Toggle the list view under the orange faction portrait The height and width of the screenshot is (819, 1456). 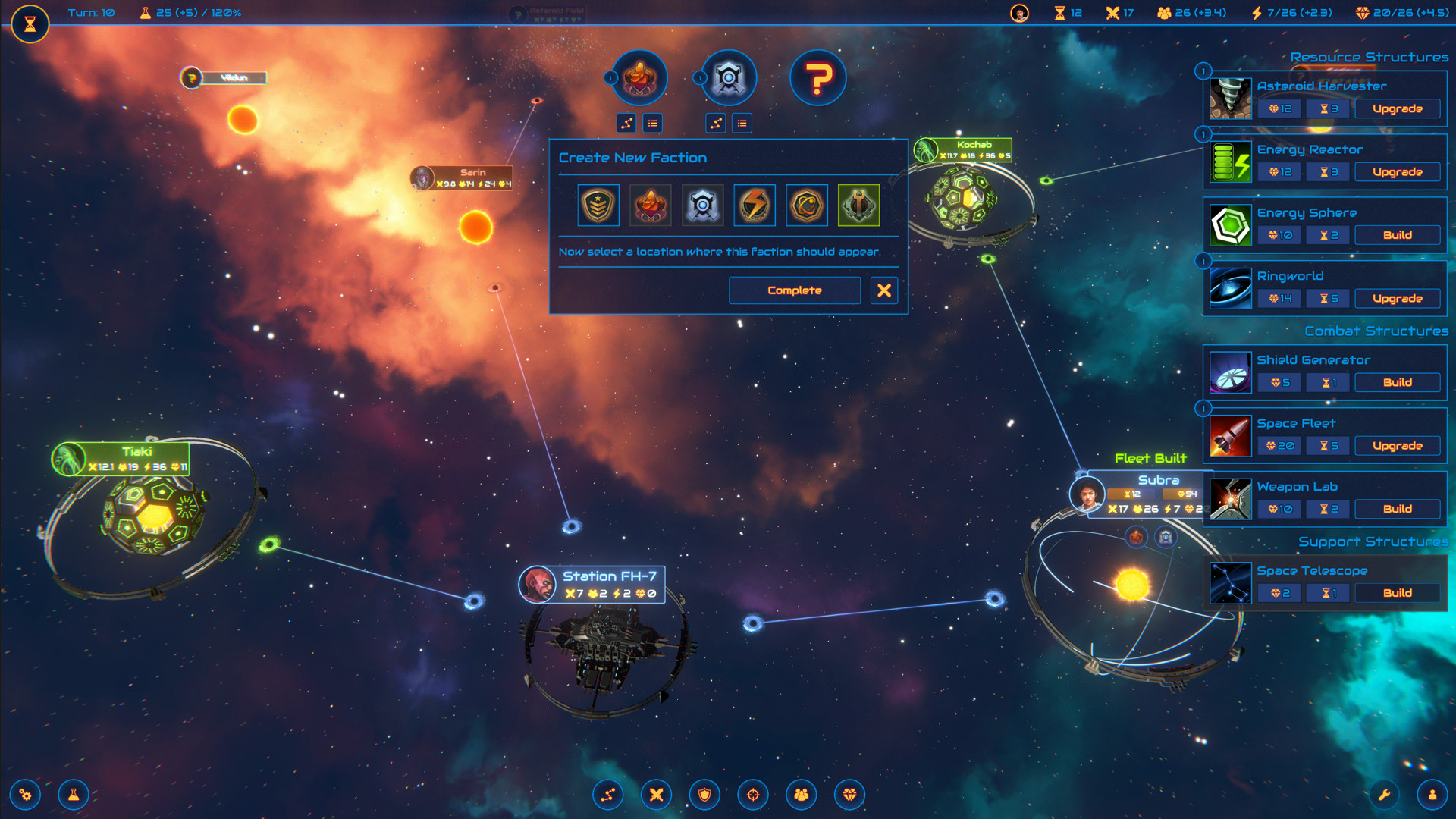point(653,123)
